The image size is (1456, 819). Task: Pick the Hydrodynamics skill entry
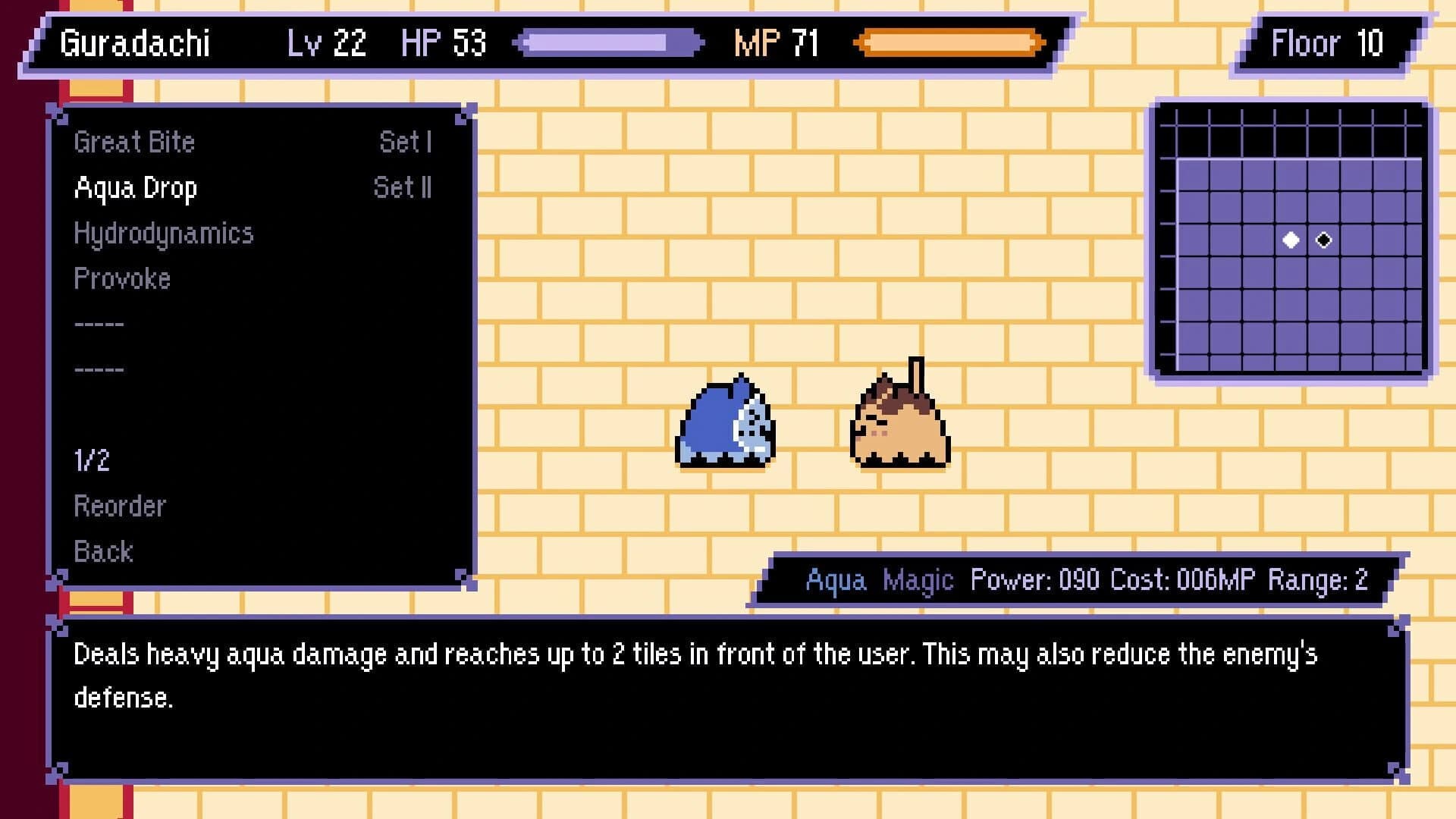[163, 234]
